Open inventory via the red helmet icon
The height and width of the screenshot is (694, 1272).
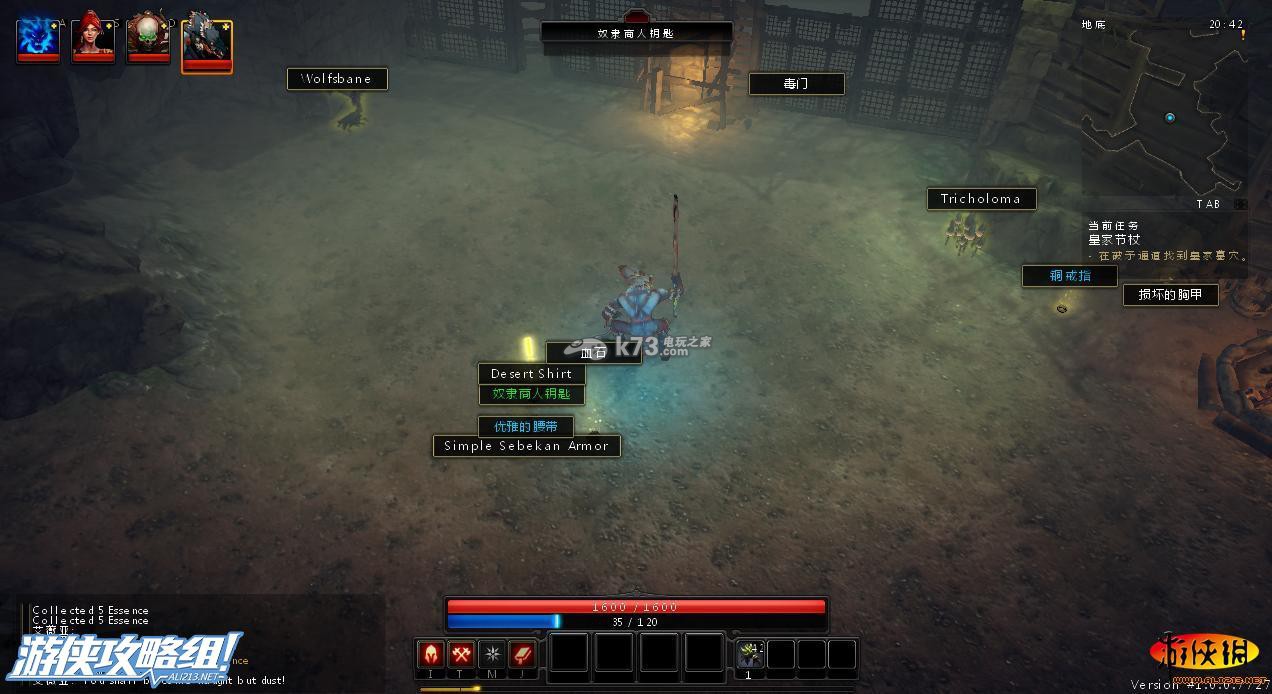click(430, 654)
